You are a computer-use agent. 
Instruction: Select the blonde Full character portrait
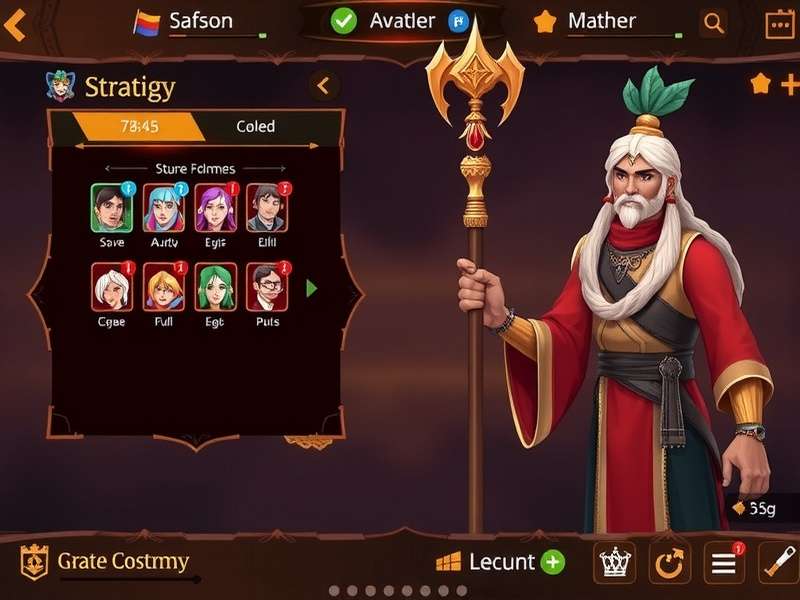[164, 287]
